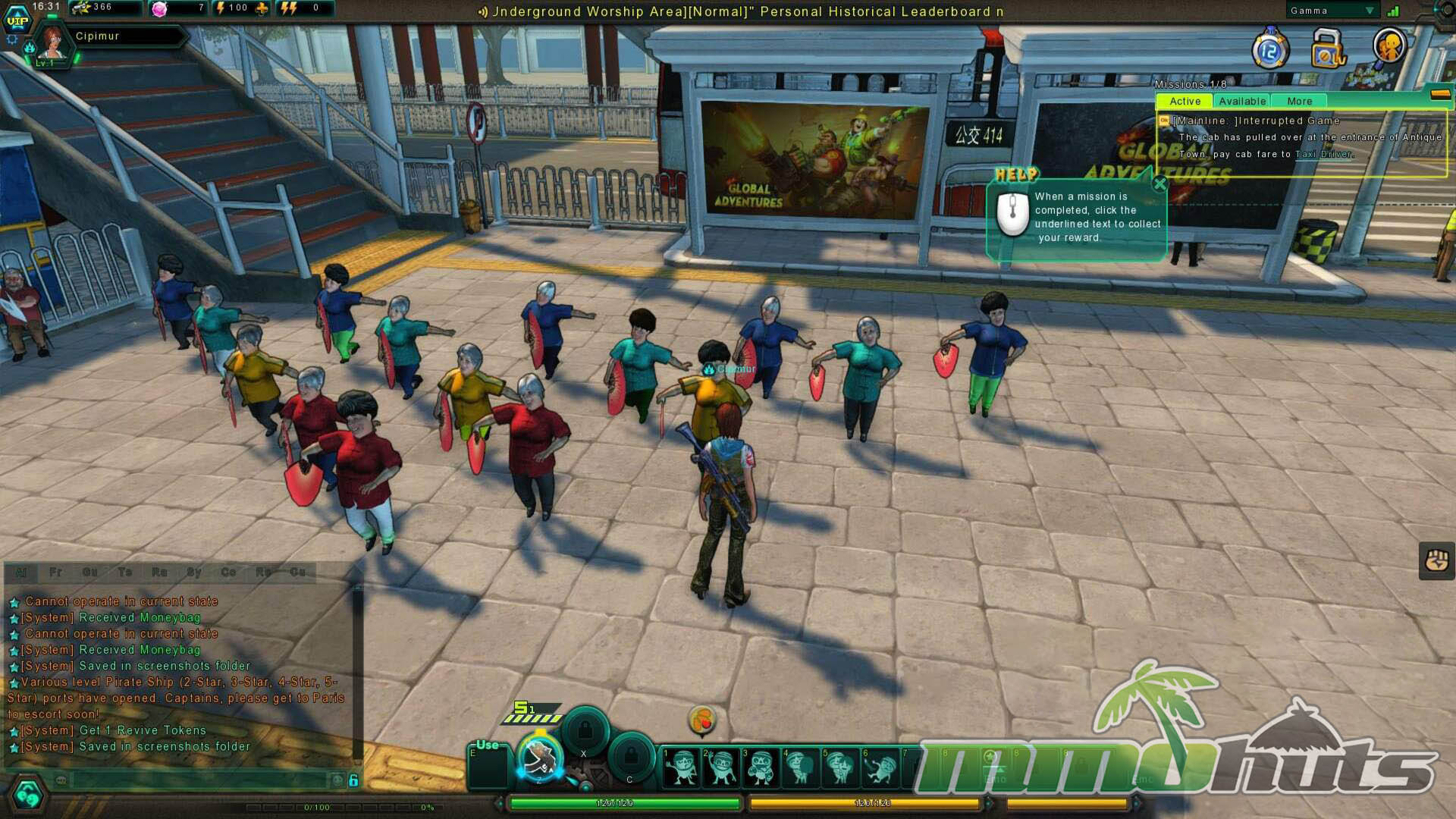1456x819 pixels.
Task: Open the hexagonal chat bubbles button
Action: (x=28, y=795)
